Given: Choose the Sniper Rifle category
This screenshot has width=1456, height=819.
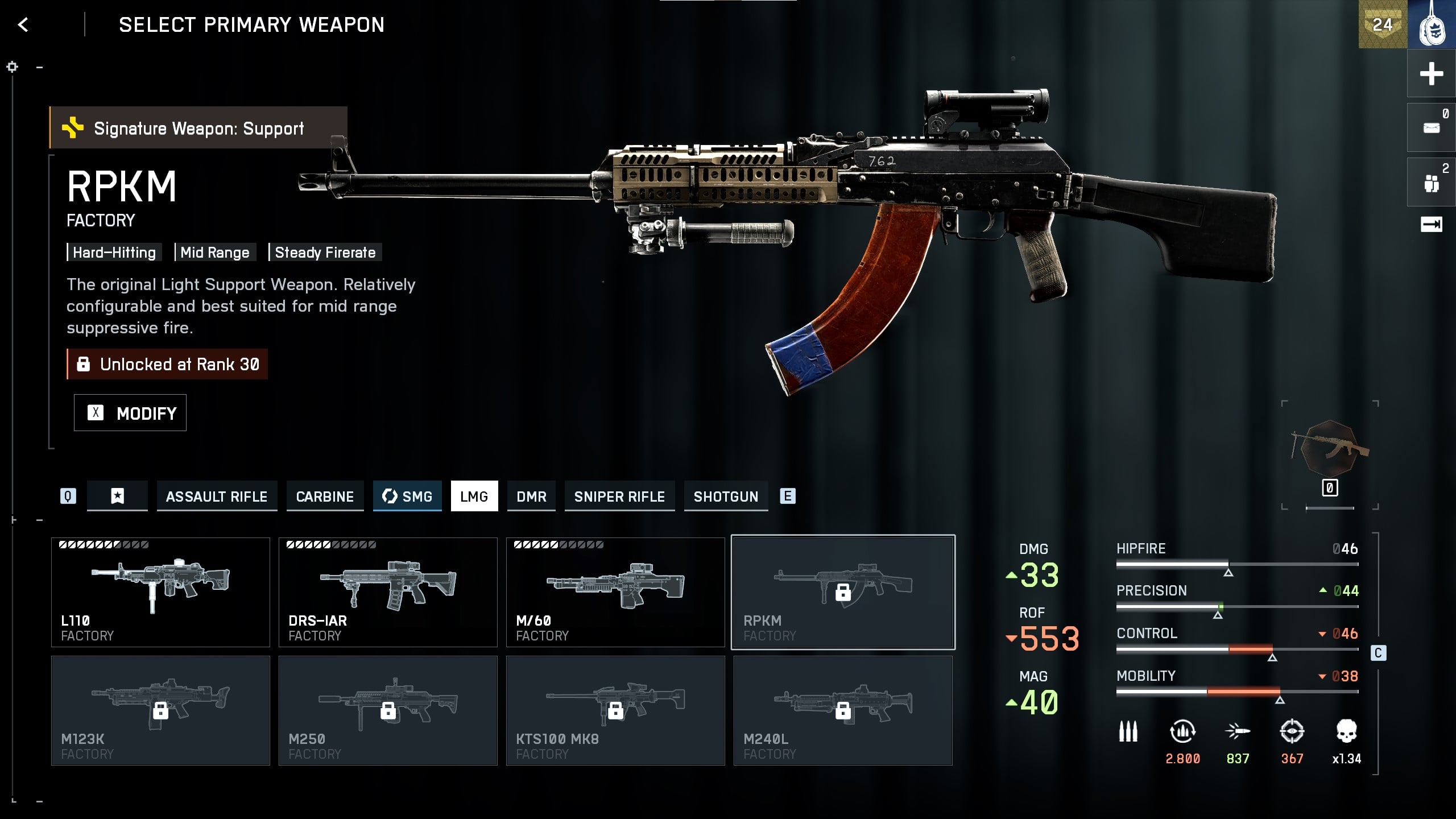Looking at the screenshot, I should (x=619, y=497).
